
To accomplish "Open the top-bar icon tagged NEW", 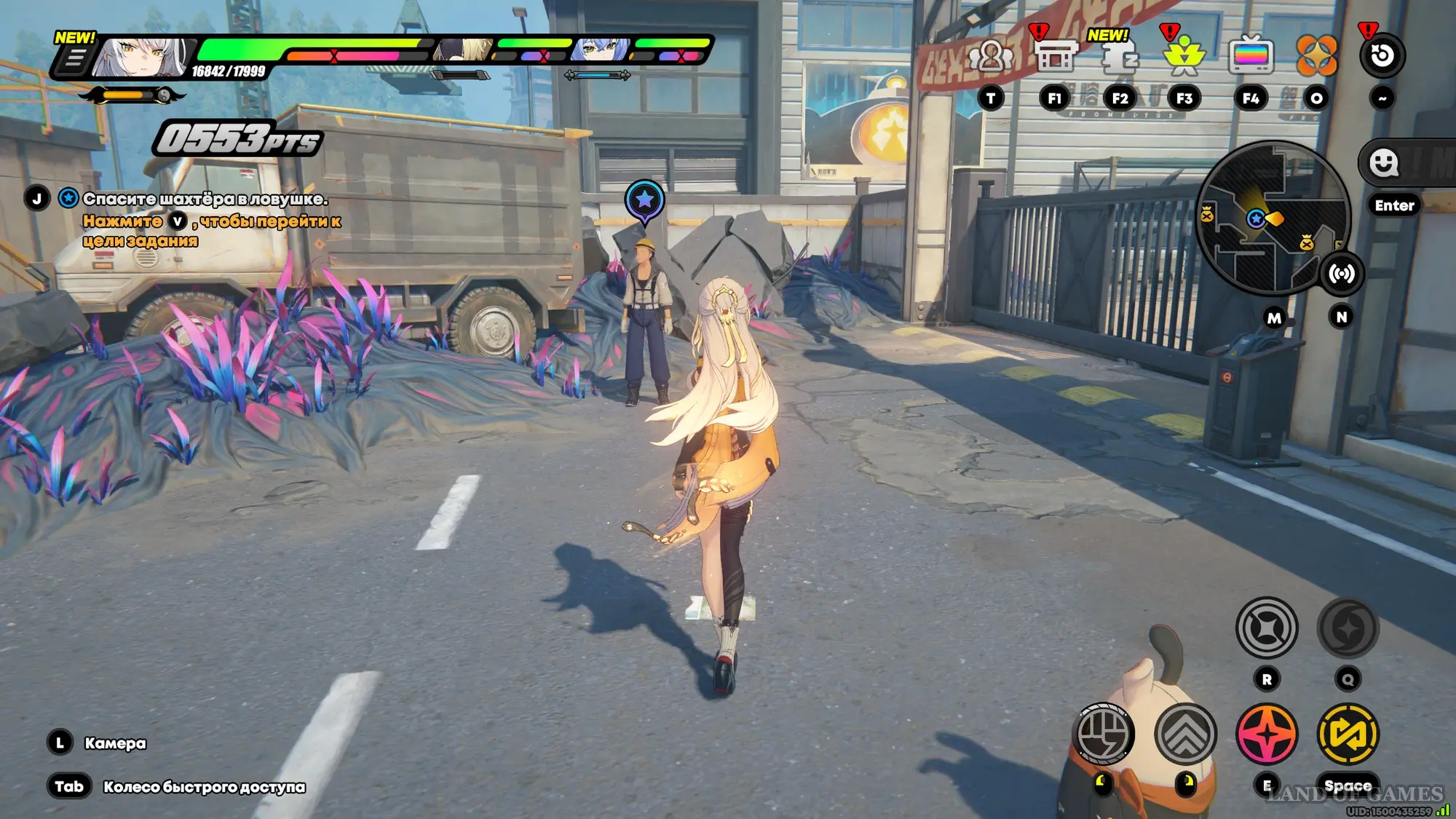I will [1119, 57].
